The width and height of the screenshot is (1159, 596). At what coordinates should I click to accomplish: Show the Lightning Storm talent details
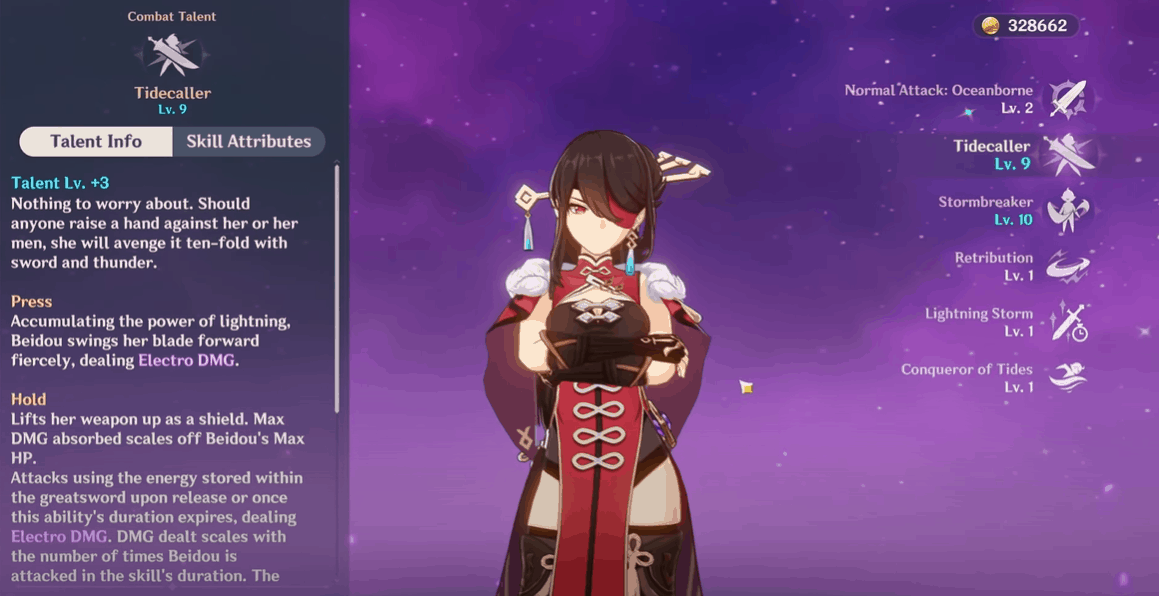click(x=1067, y=322)
